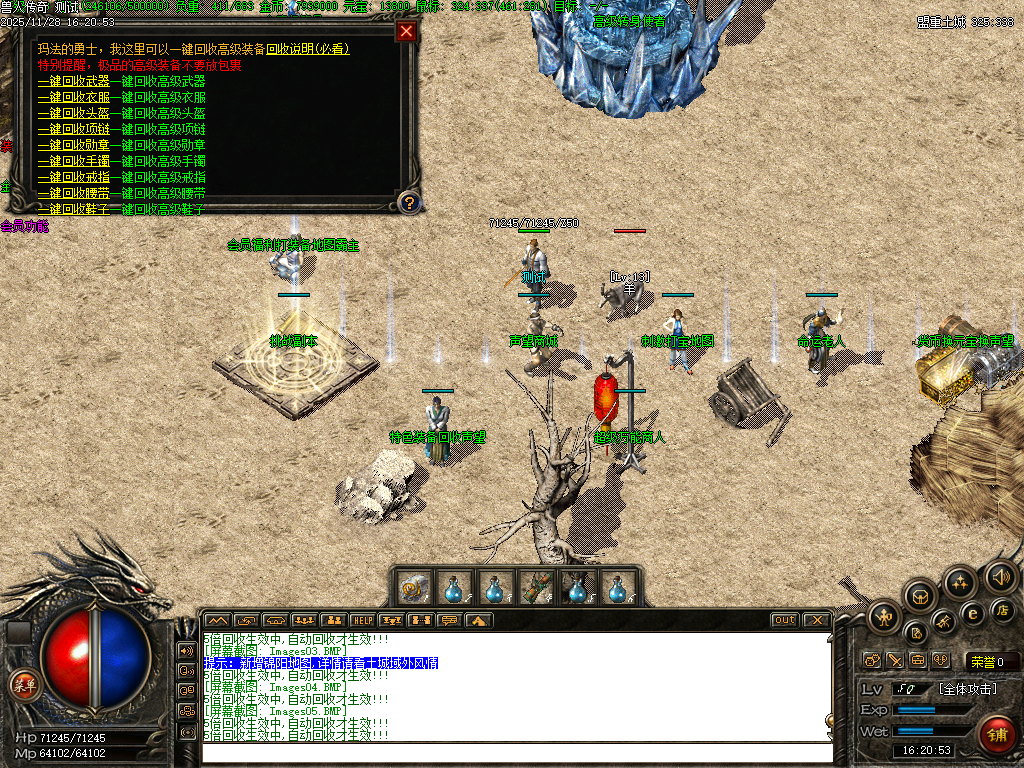Toggle sound with the round speaker button

pyautogui.click(x=1000, y=576)
